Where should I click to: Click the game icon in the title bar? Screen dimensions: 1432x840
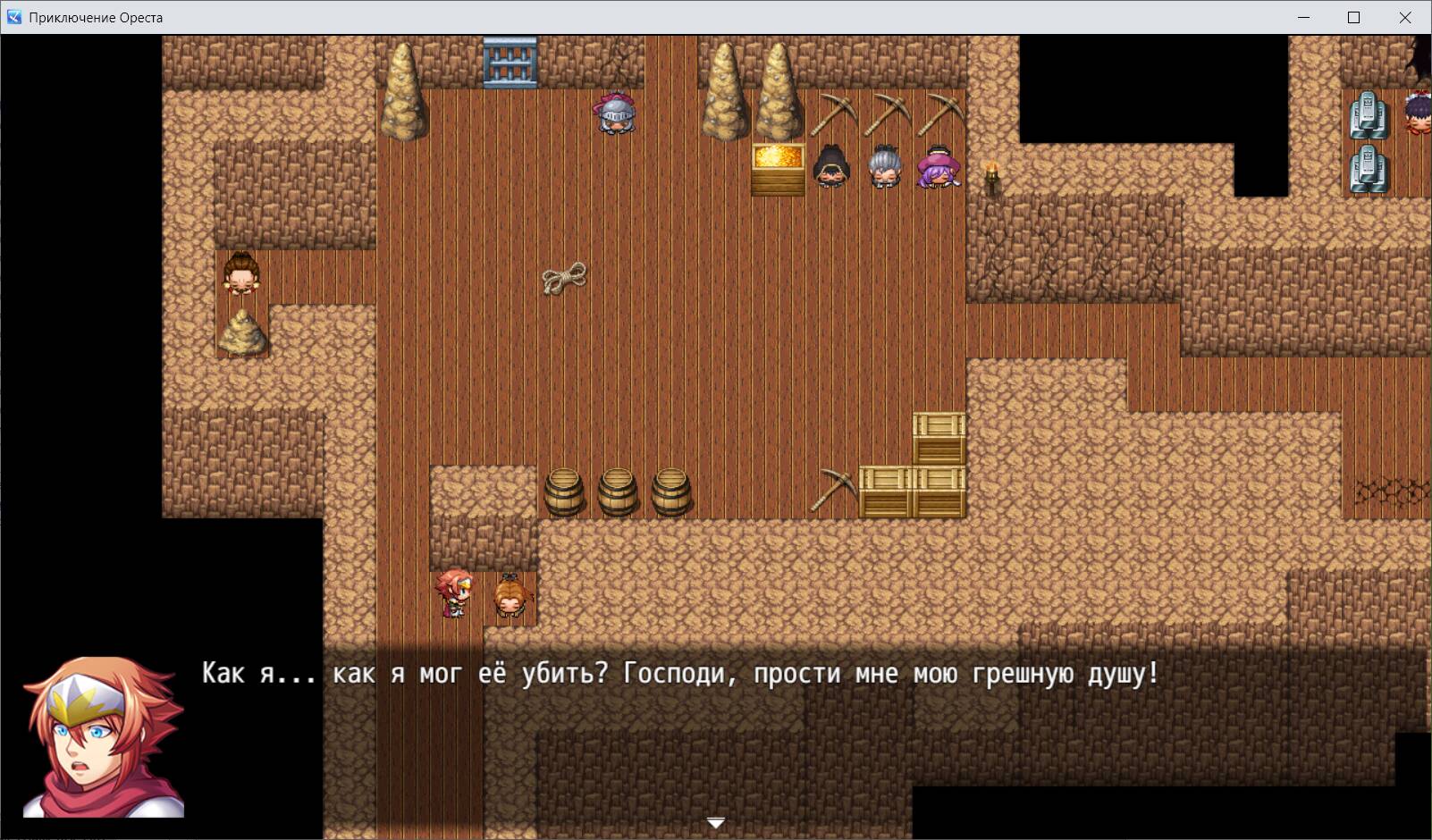point(13,15)
